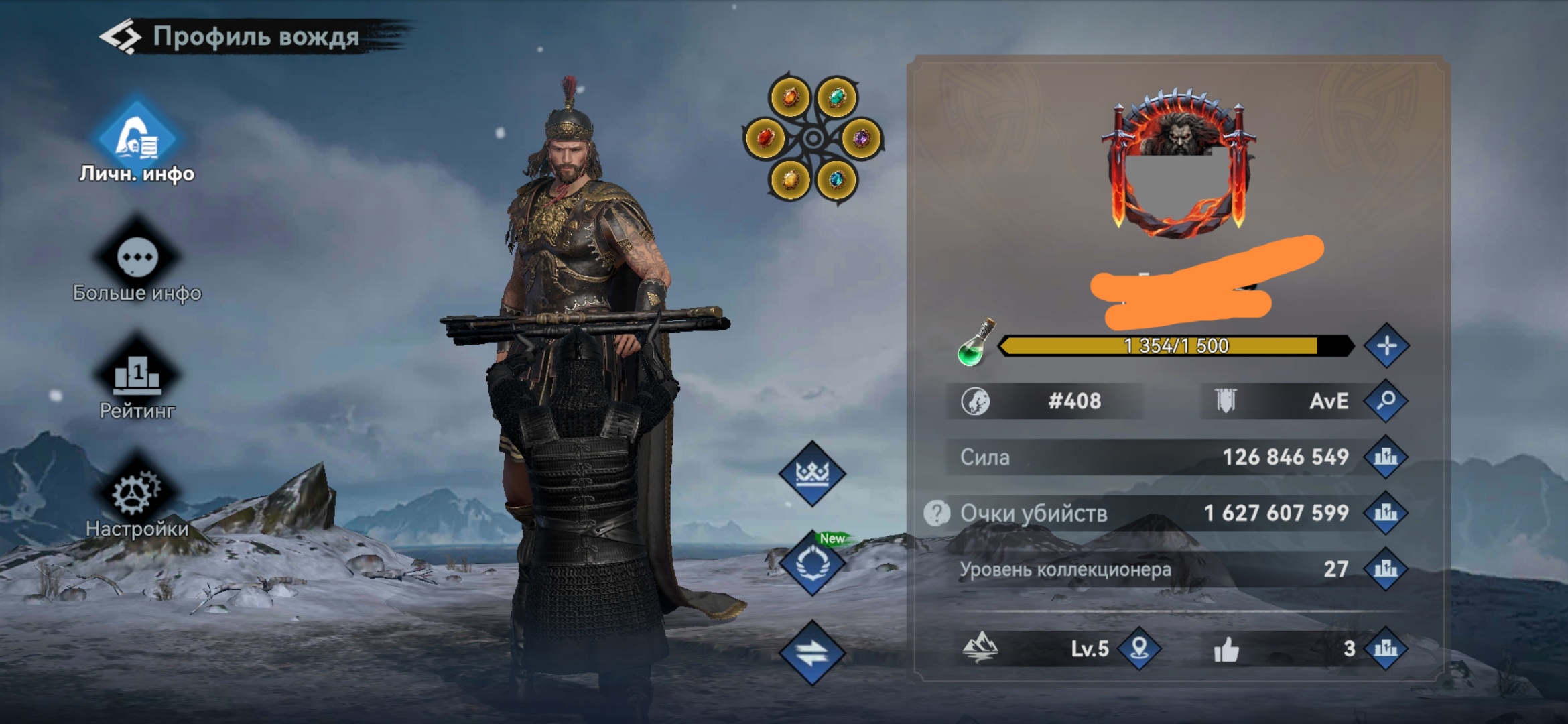Give a thumbs-up like to this chief
1568x724 pixels.
[1226, 649]
